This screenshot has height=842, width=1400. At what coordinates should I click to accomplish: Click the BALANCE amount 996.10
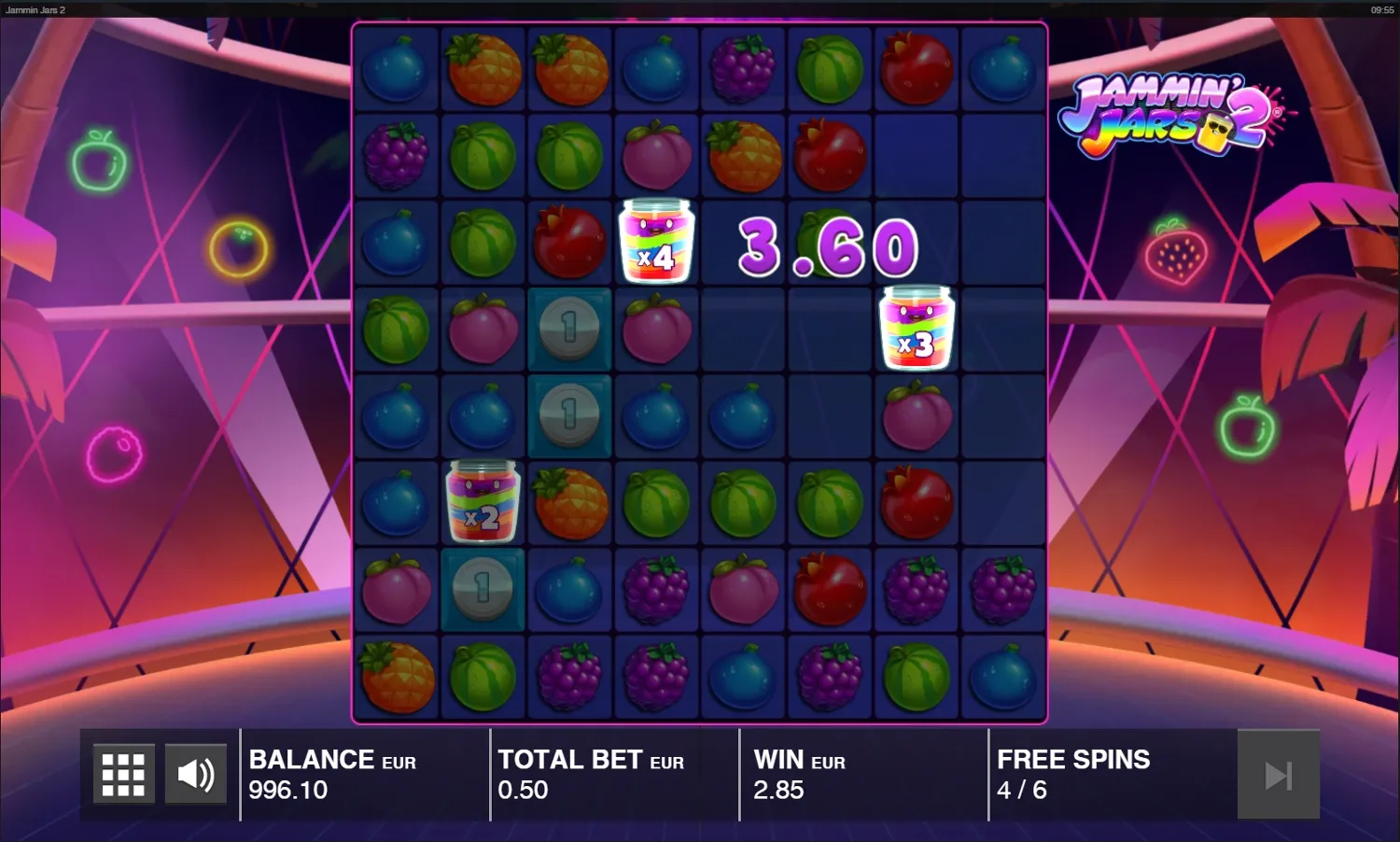(287, 791)
